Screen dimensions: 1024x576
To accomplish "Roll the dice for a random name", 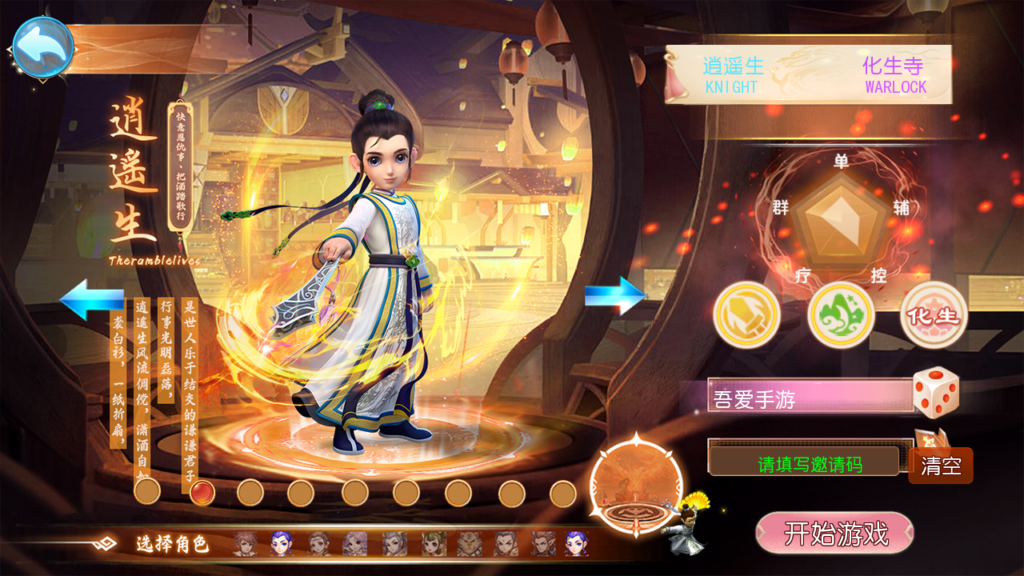I will coord(935,391).
